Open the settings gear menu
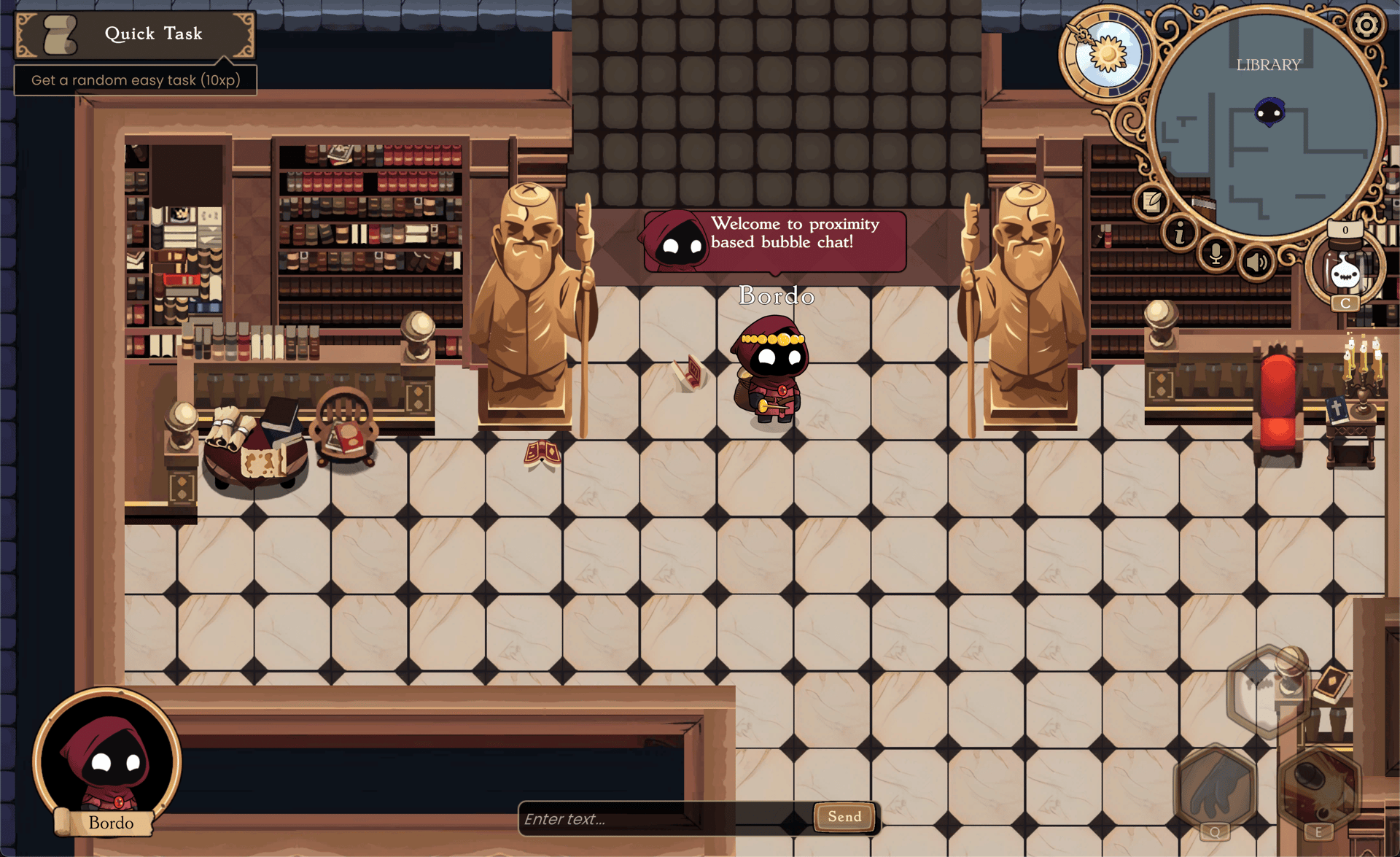 point(1369,26)
